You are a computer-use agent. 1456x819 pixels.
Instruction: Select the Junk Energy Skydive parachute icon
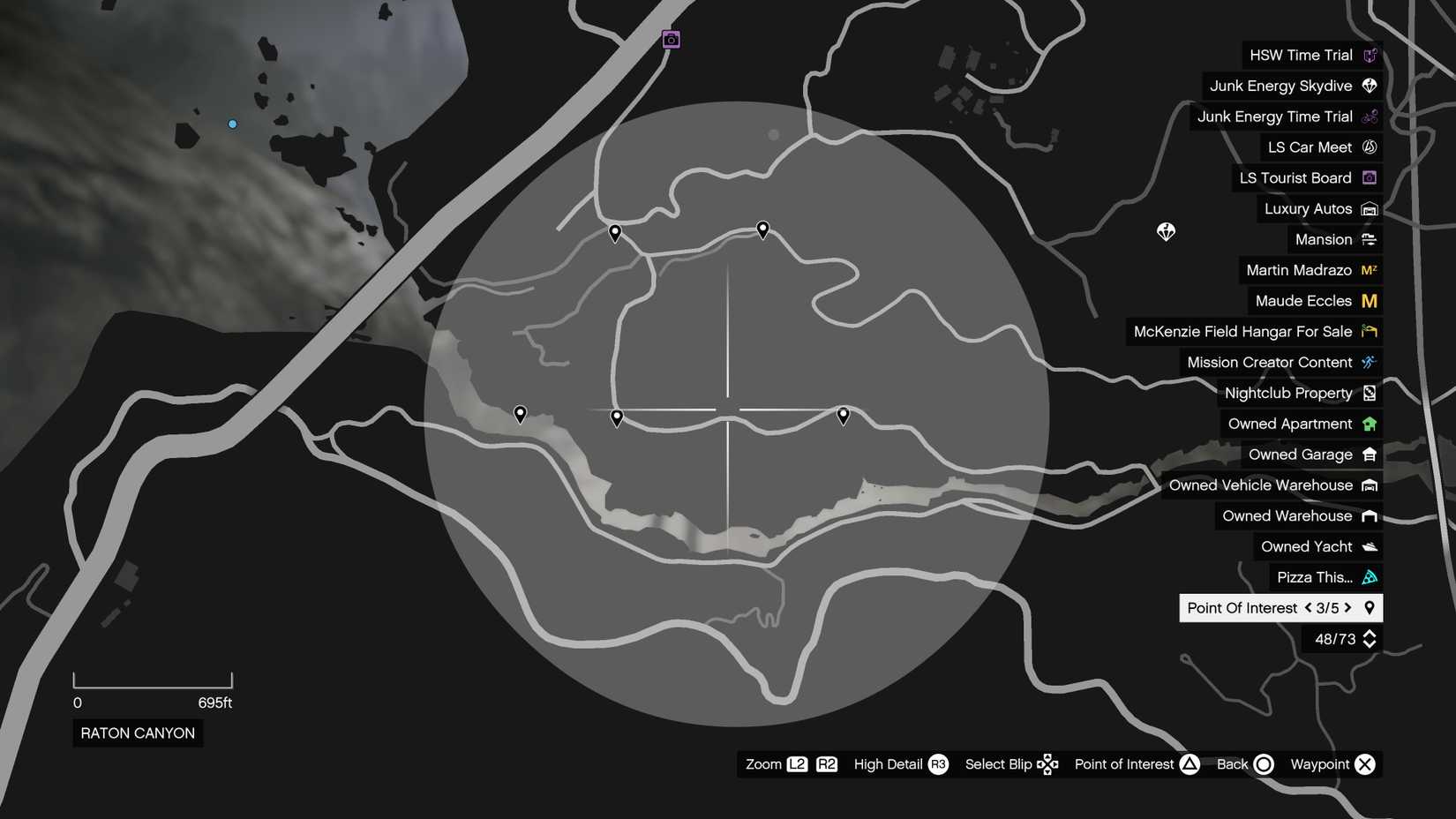1369,86
